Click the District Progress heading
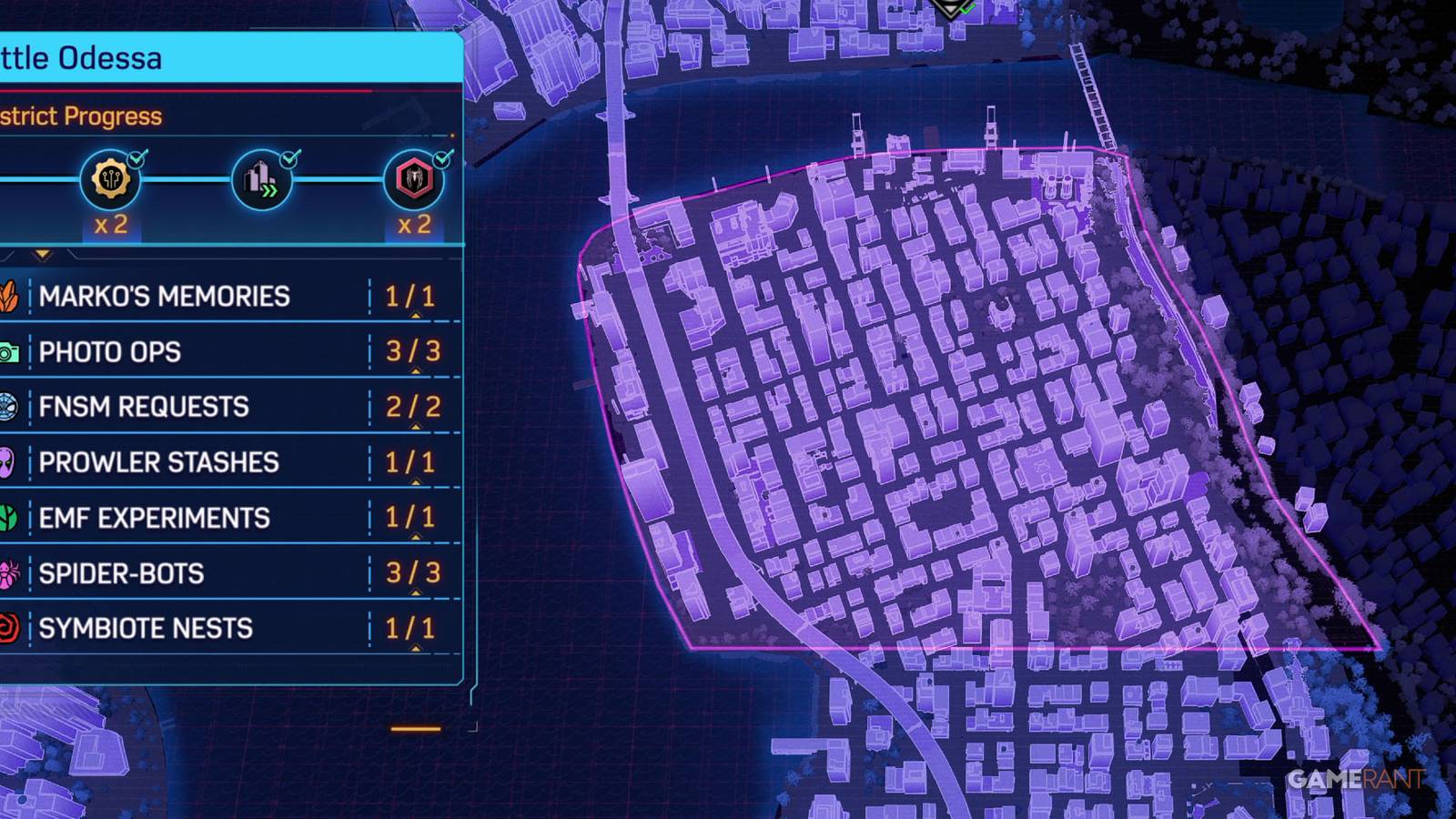Viewport: 1456px width, 819px height. pyautogui.click(x=82, y=116)
